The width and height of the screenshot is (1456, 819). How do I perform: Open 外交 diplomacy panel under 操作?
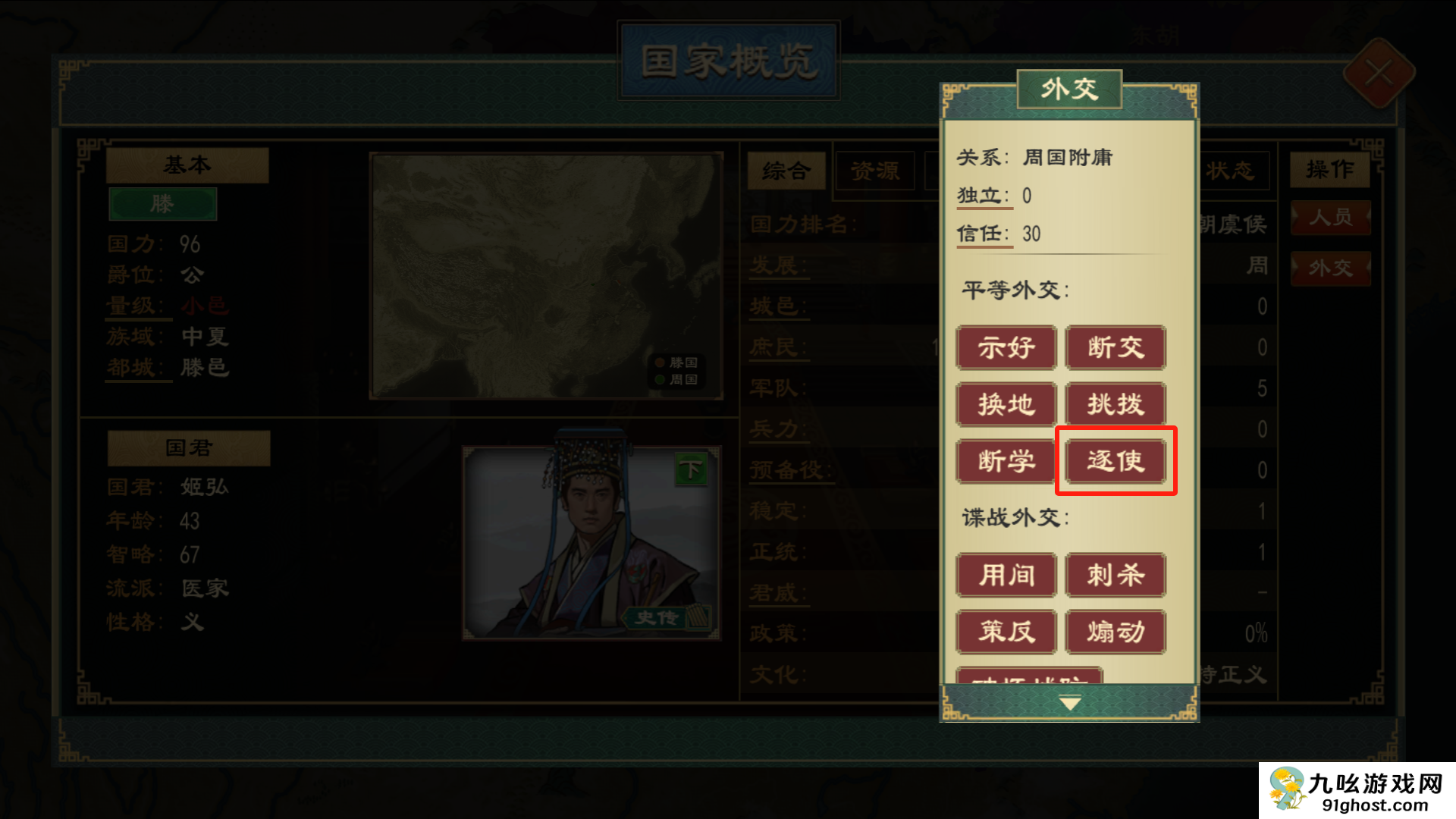click(1330, 267)
